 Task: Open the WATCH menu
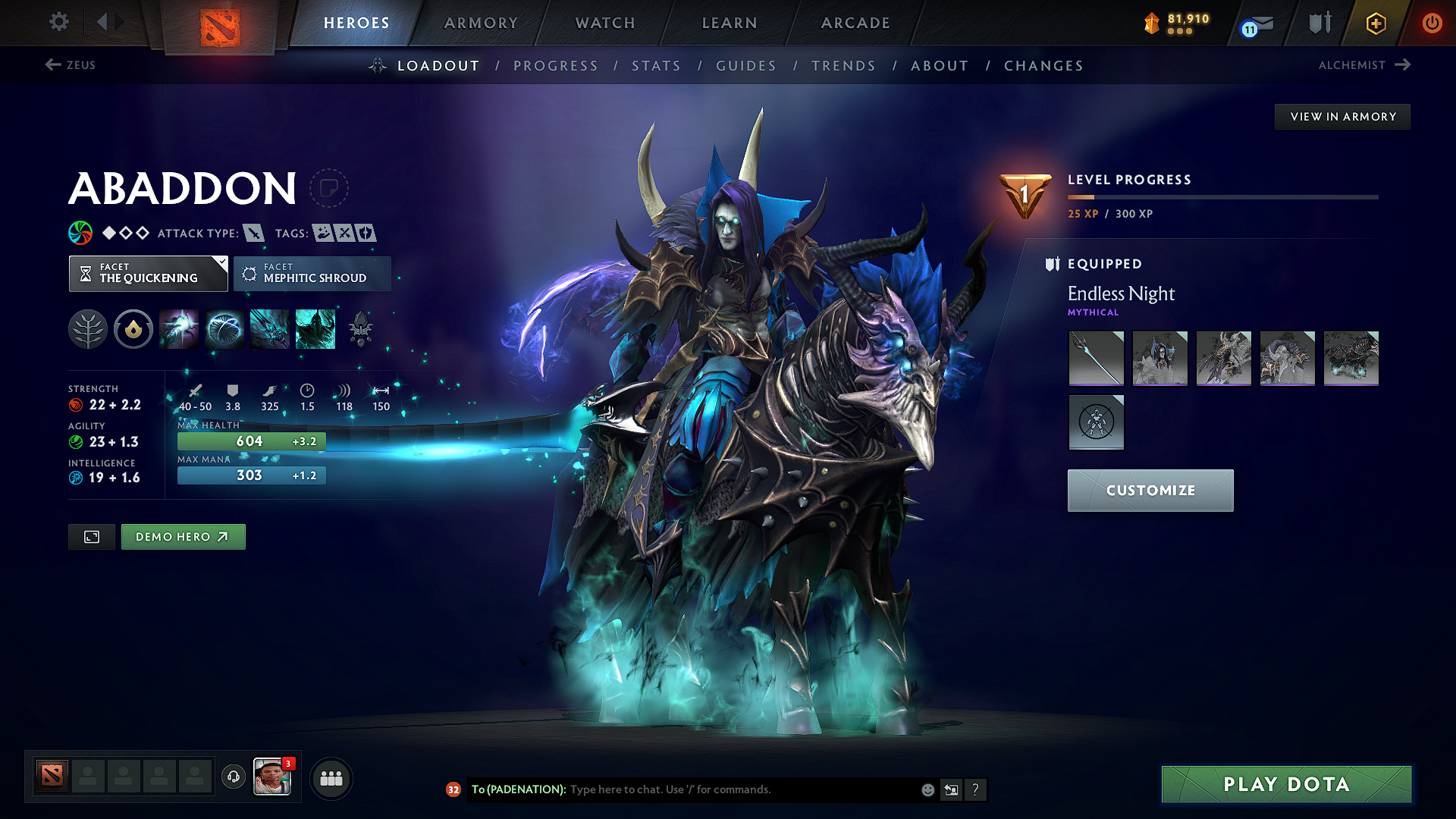point(604,23)
